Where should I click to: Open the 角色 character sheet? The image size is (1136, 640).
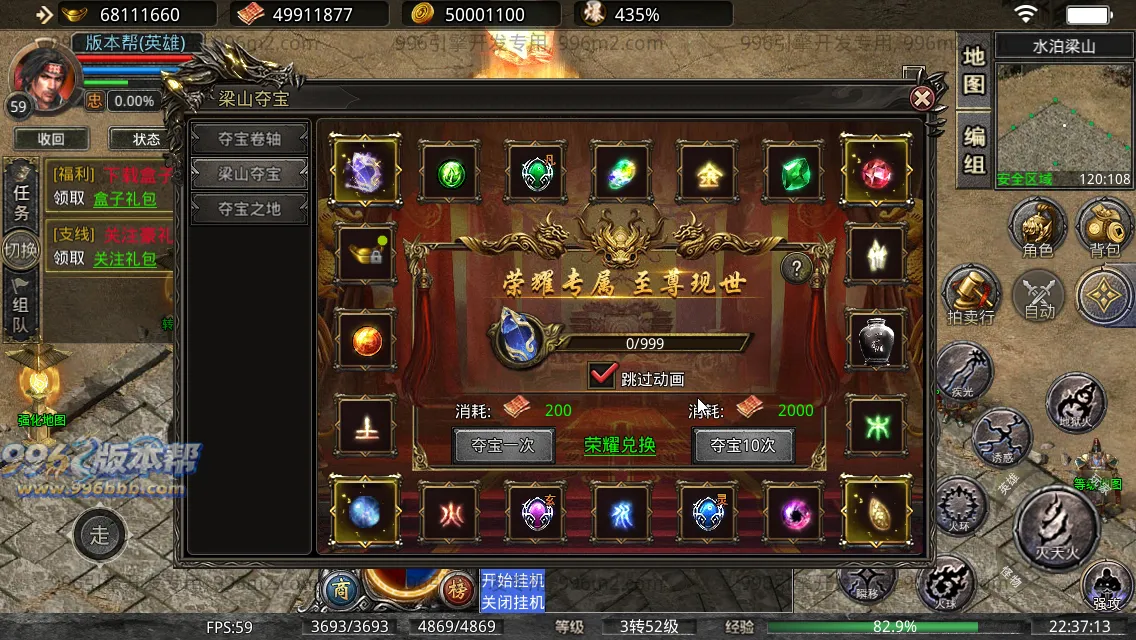[1037, 228]
